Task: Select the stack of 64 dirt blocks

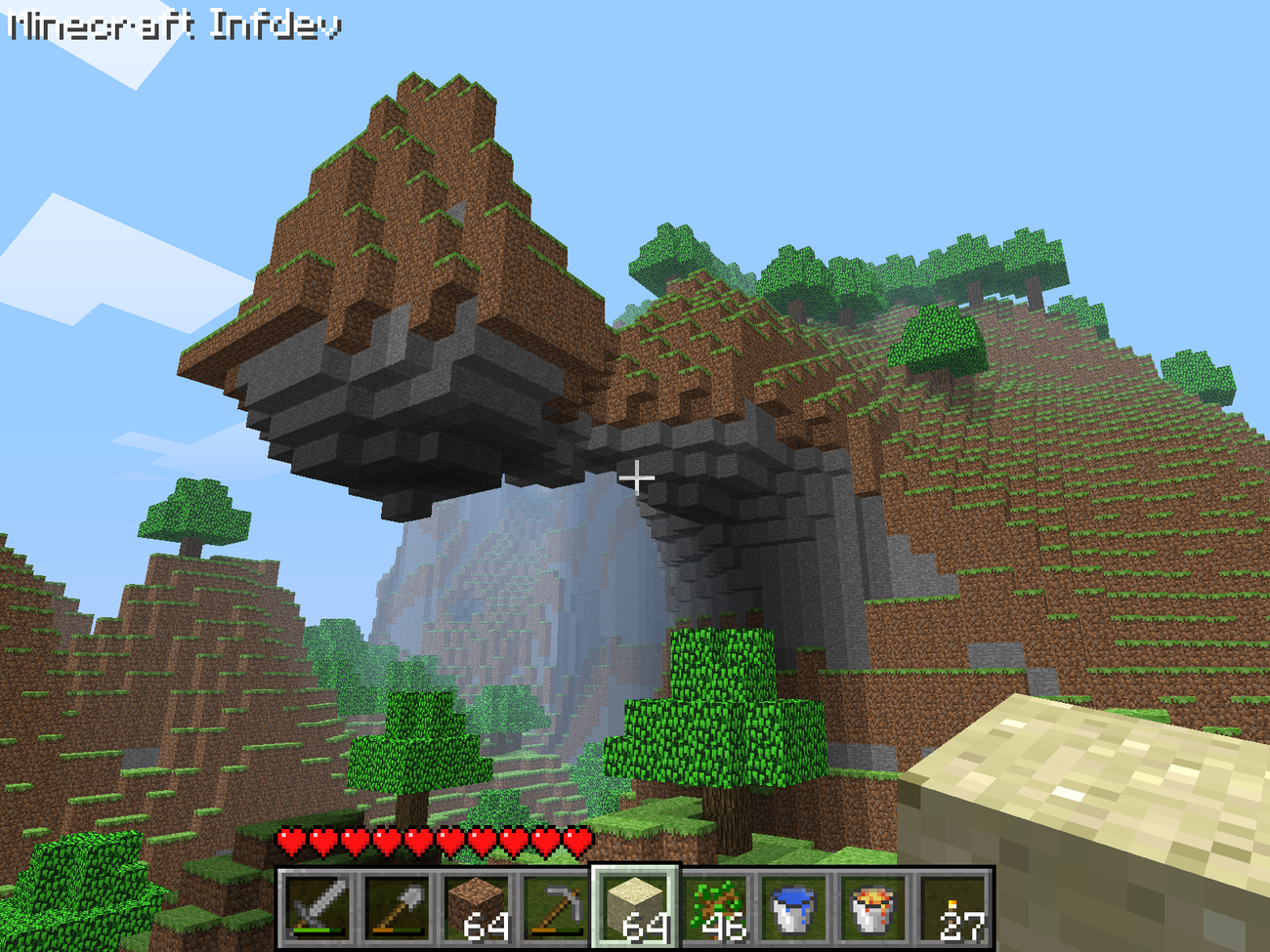Action: click(474, 909)
